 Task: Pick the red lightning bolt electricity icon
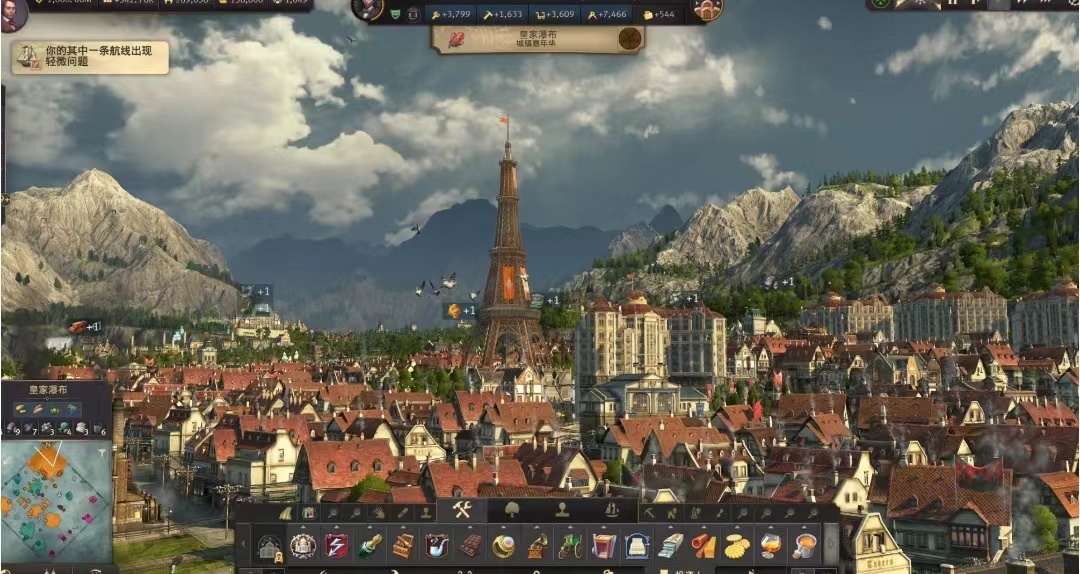pos(337,546)
